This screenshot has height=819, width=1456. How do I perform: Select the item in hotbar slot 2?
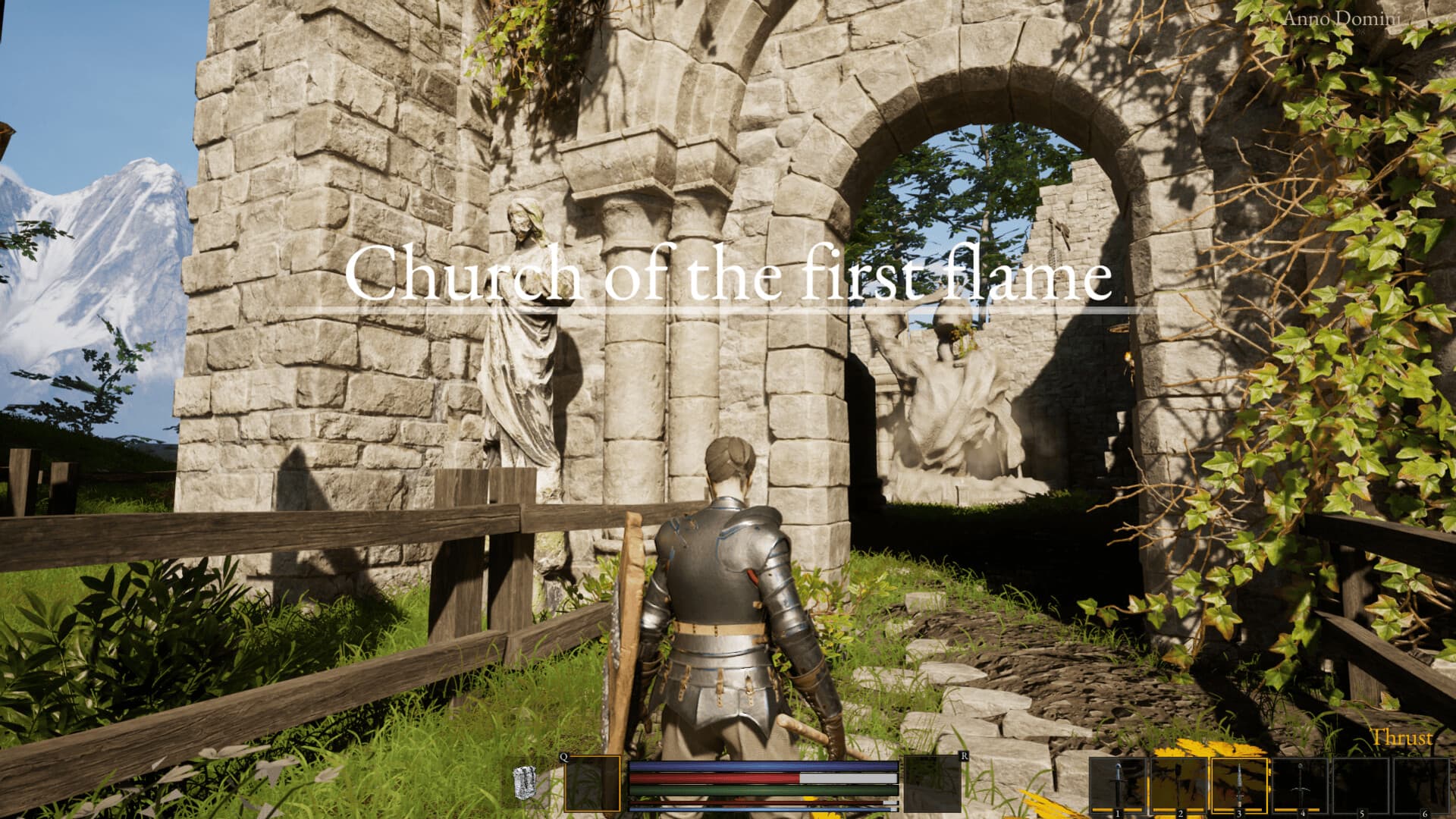click(x=1179, y=785)
